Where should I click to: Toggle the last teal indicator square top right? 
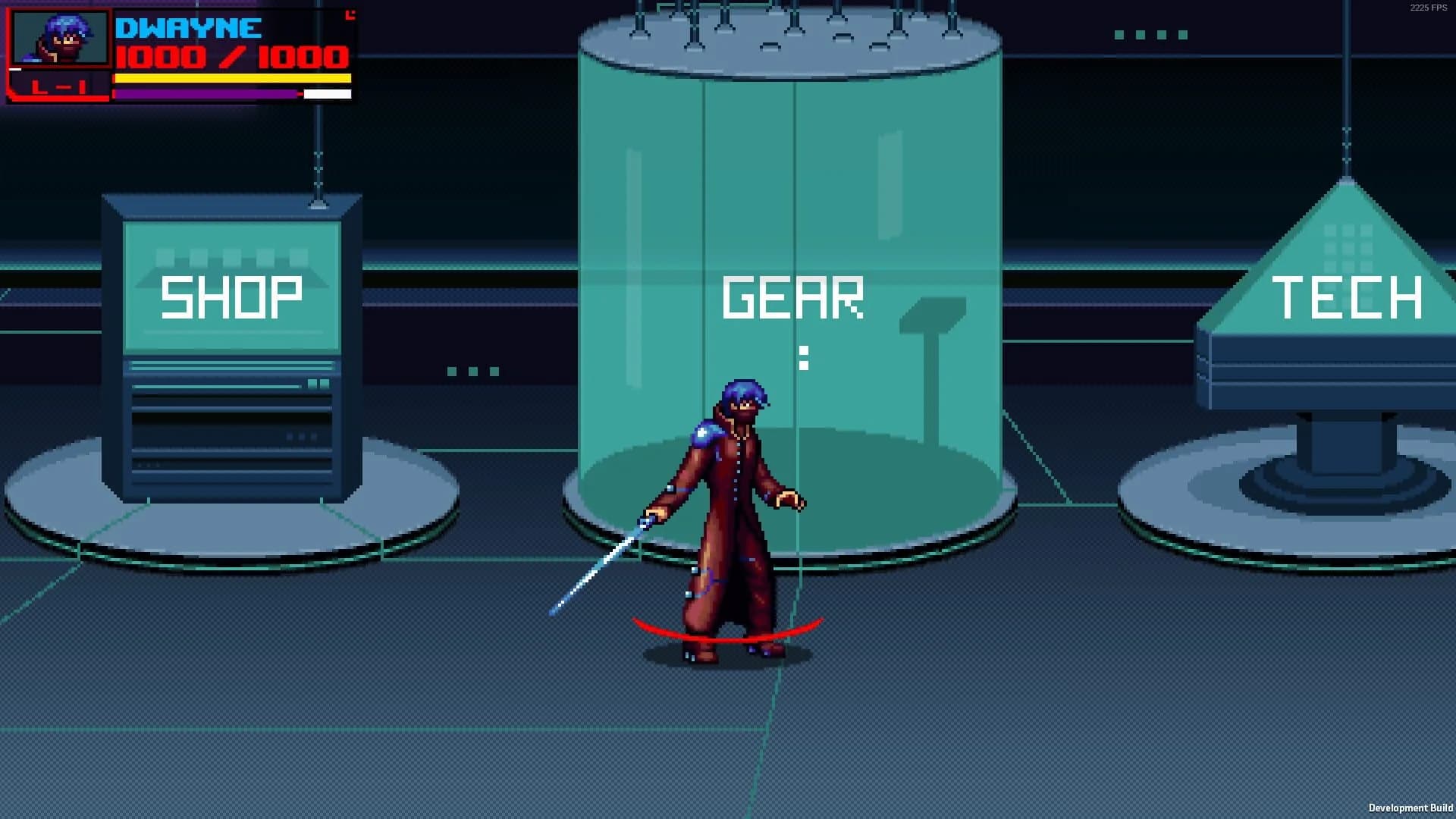point(1183,34)
